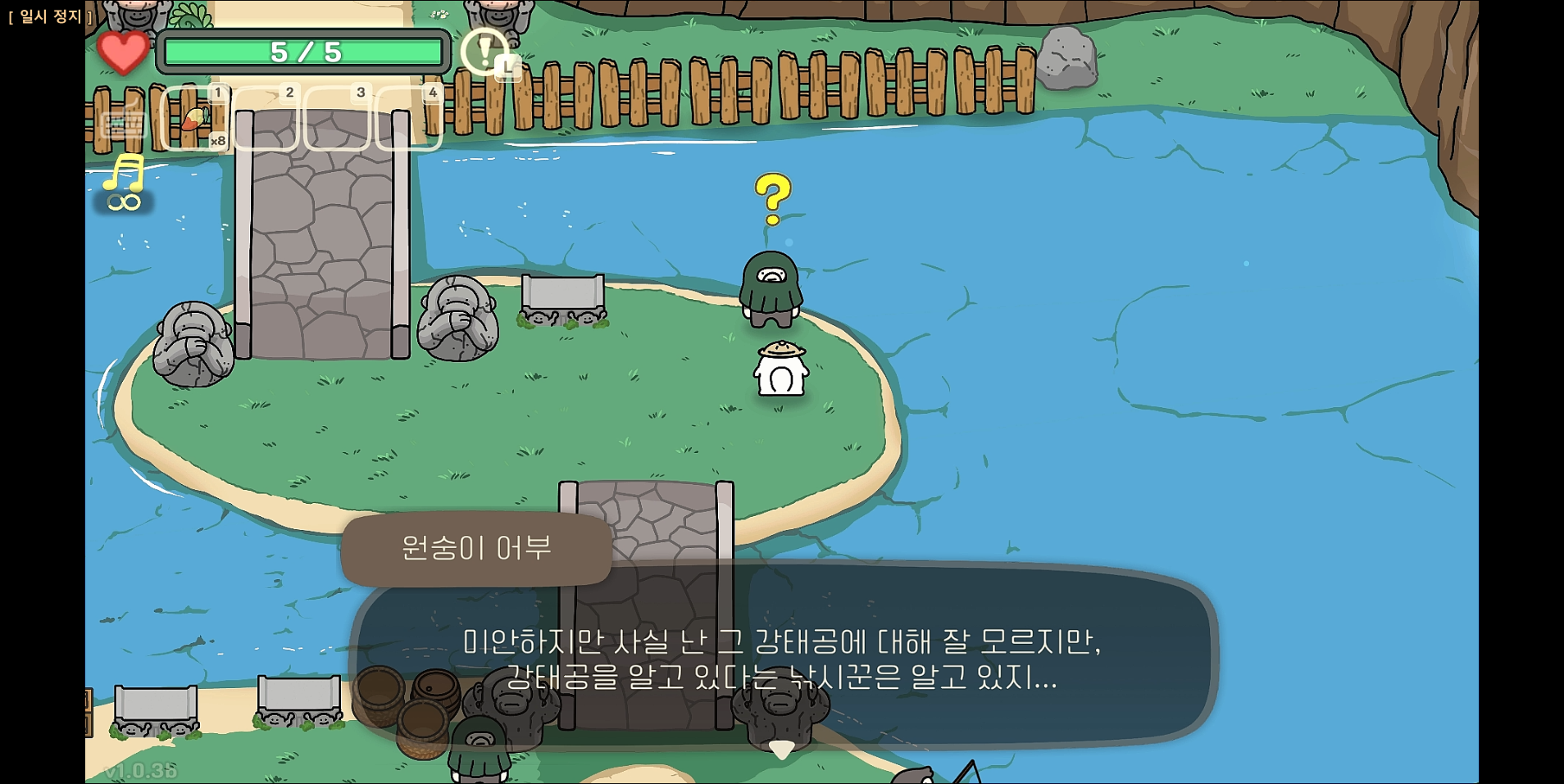Screen dimensions: 1564x784
Task: Click the keyboard controls icon
Action: coord(125,125)
